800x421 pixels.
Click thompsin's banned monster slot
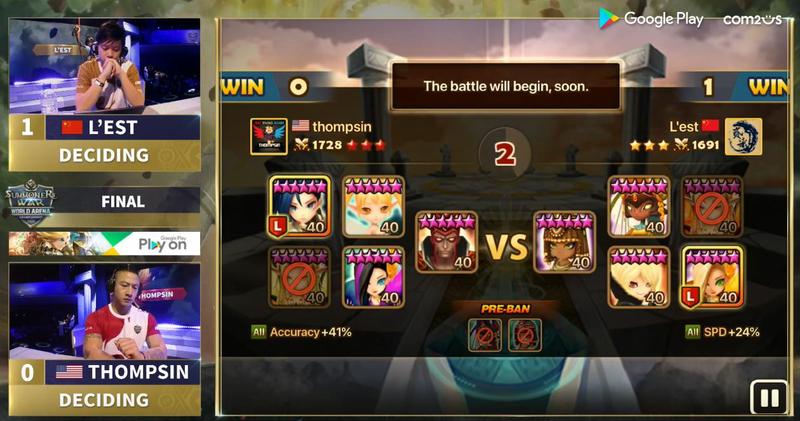(x=300, y=276)
